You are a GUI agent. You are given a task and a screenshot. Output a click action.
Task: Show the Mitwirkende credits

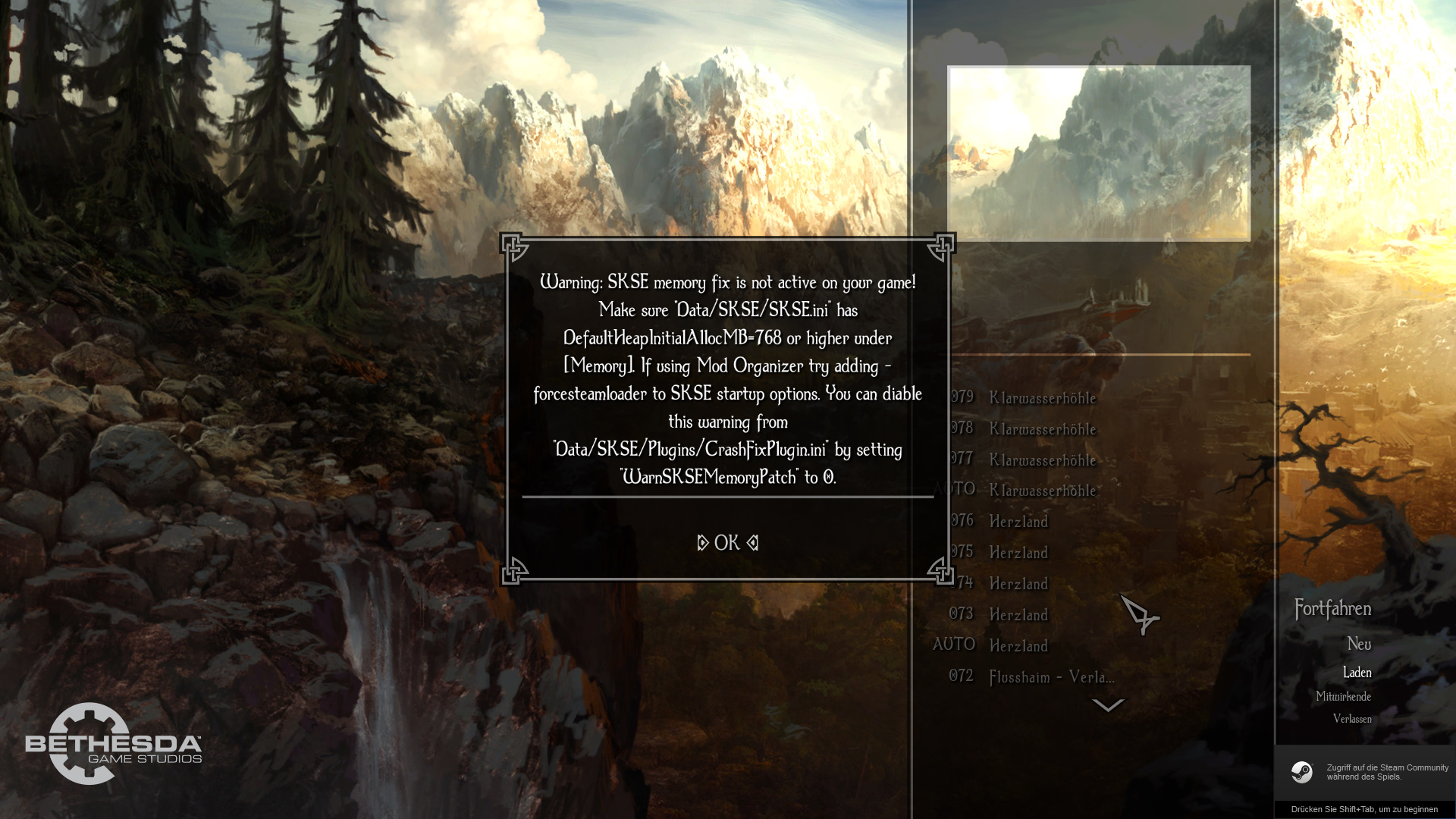coord(1343,697)
